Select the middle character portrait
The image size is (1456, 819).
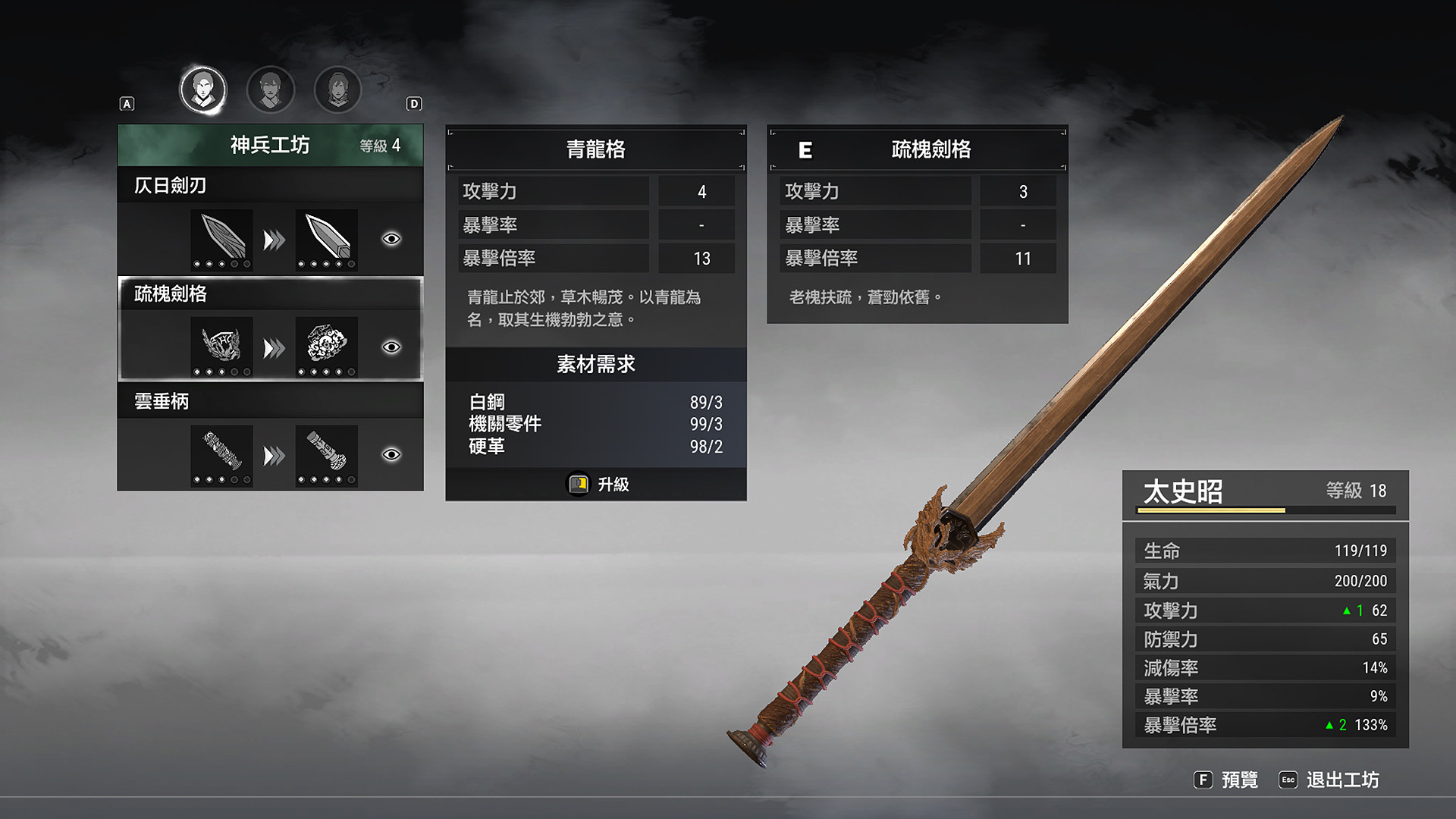(x=270, y=89)
